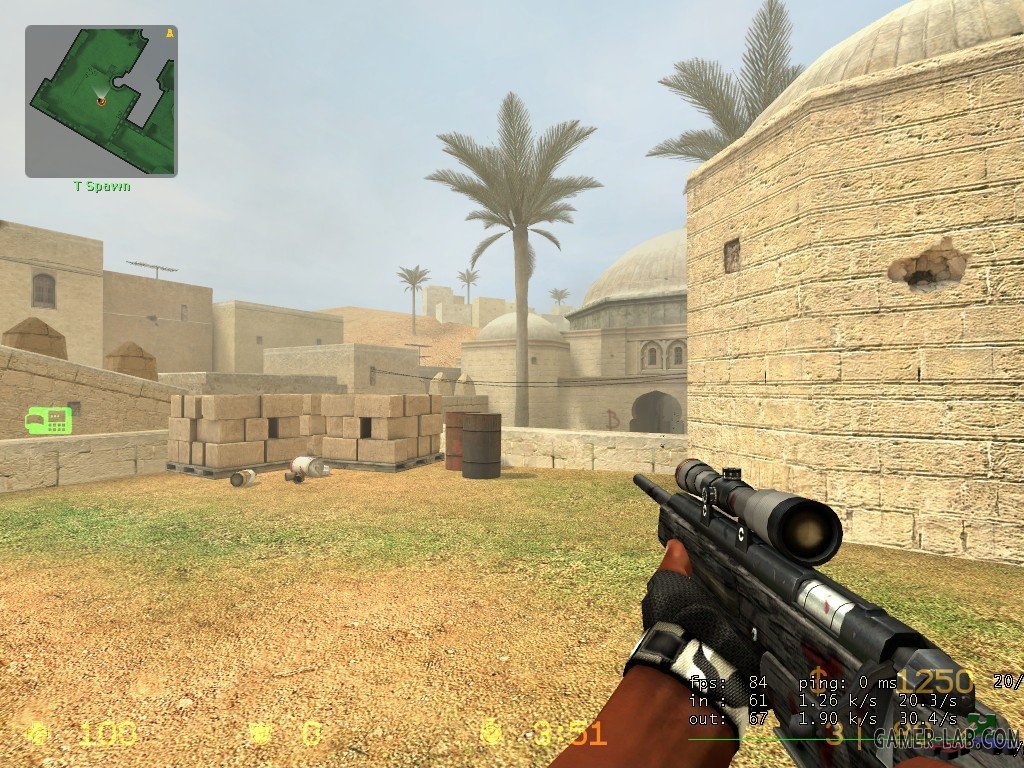Click the player marker on the radar
This screenshot has height=768, width=1024.
(102, 99)
